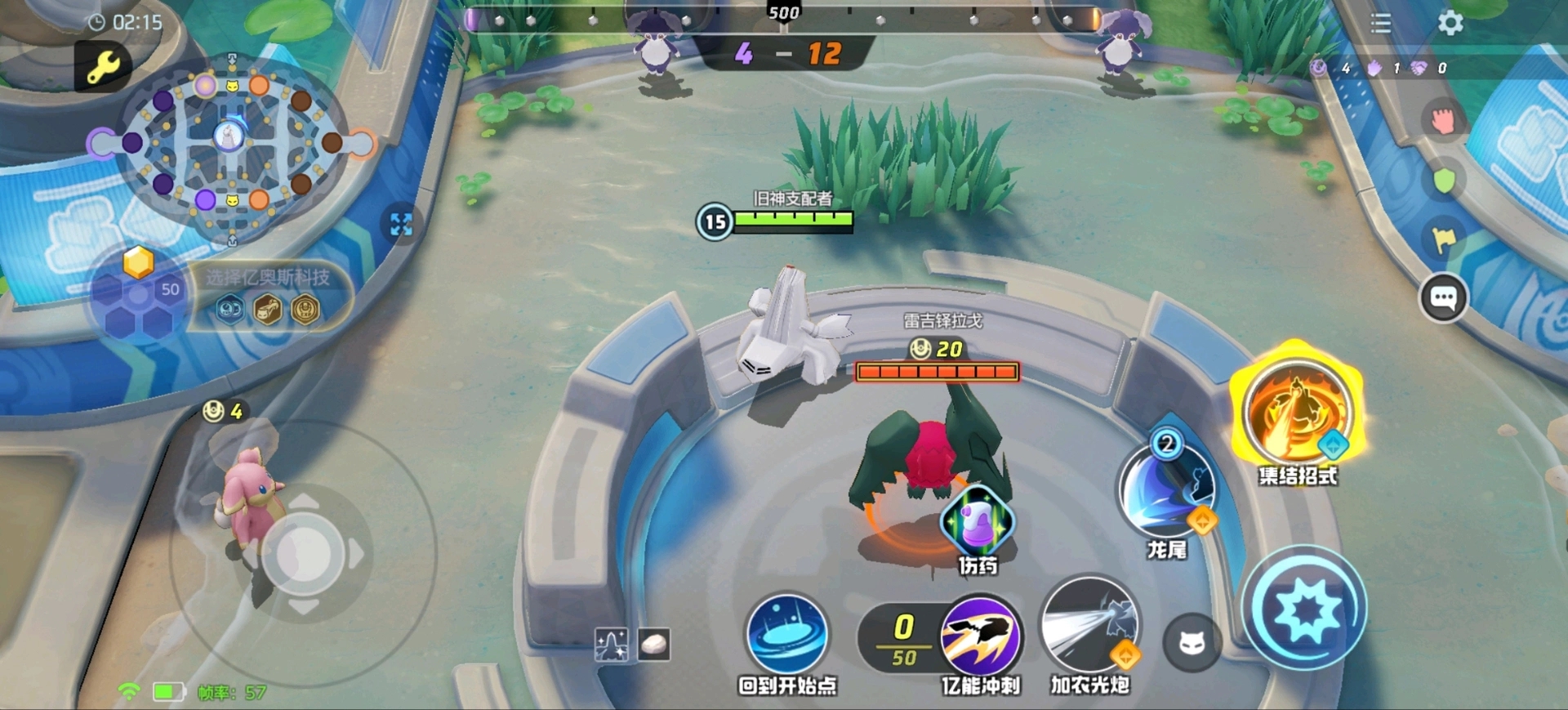This screenshot has width=1568, height=710.
Task: Trigger the 亿能冲刺 dash ability
Action: (x=981, y=636)
